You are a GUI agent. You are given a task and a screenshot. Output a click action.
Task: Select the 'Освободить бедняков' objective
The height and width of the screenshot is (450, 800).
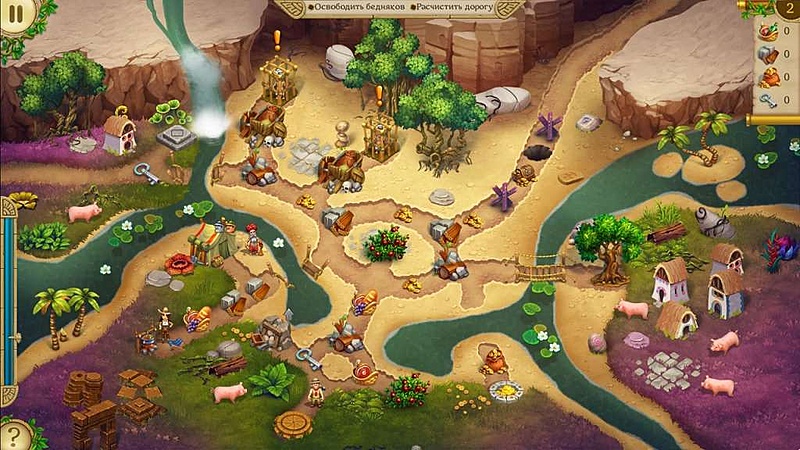353,8
